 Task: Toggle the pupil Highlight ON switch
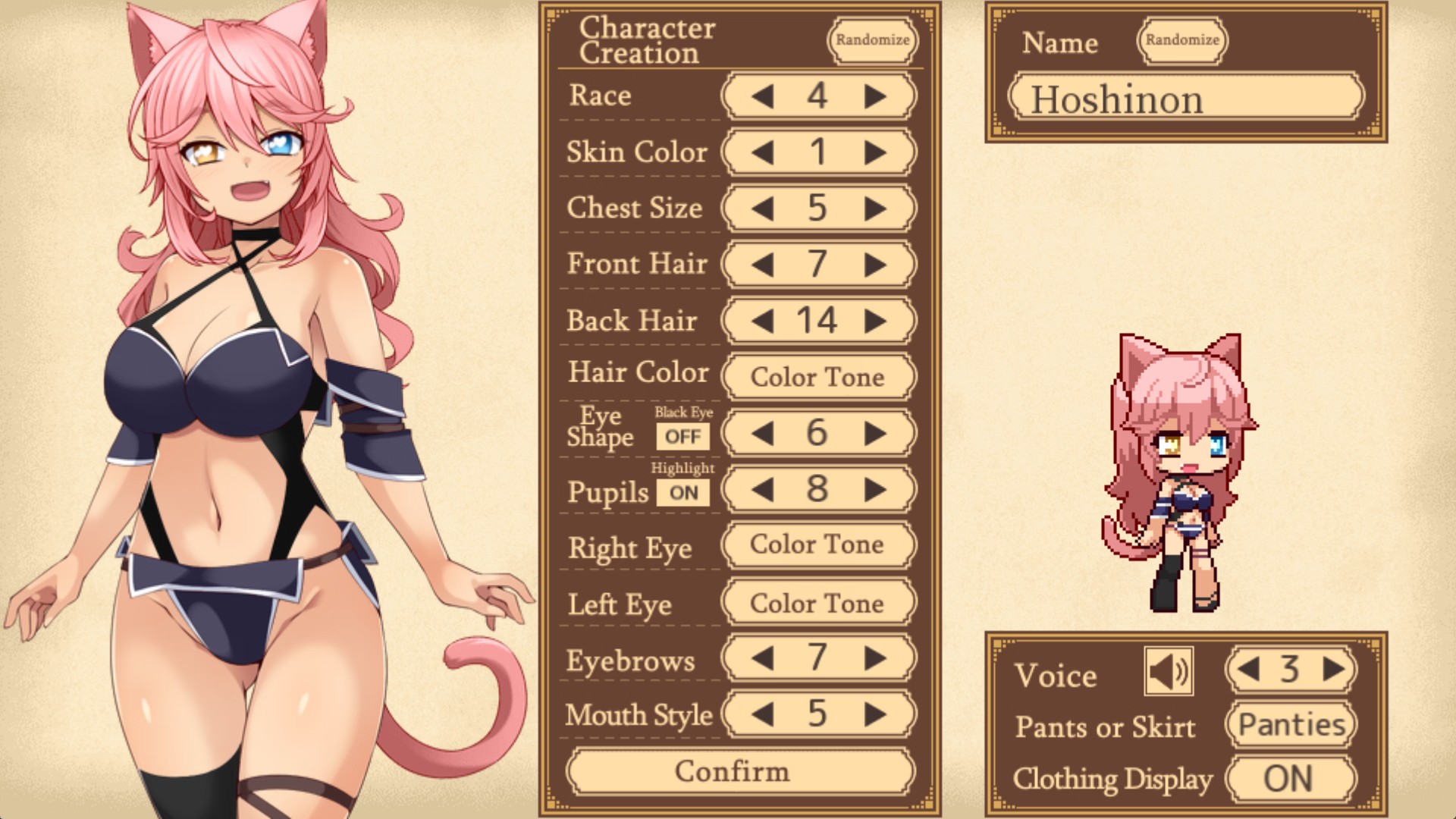(683, 493)
